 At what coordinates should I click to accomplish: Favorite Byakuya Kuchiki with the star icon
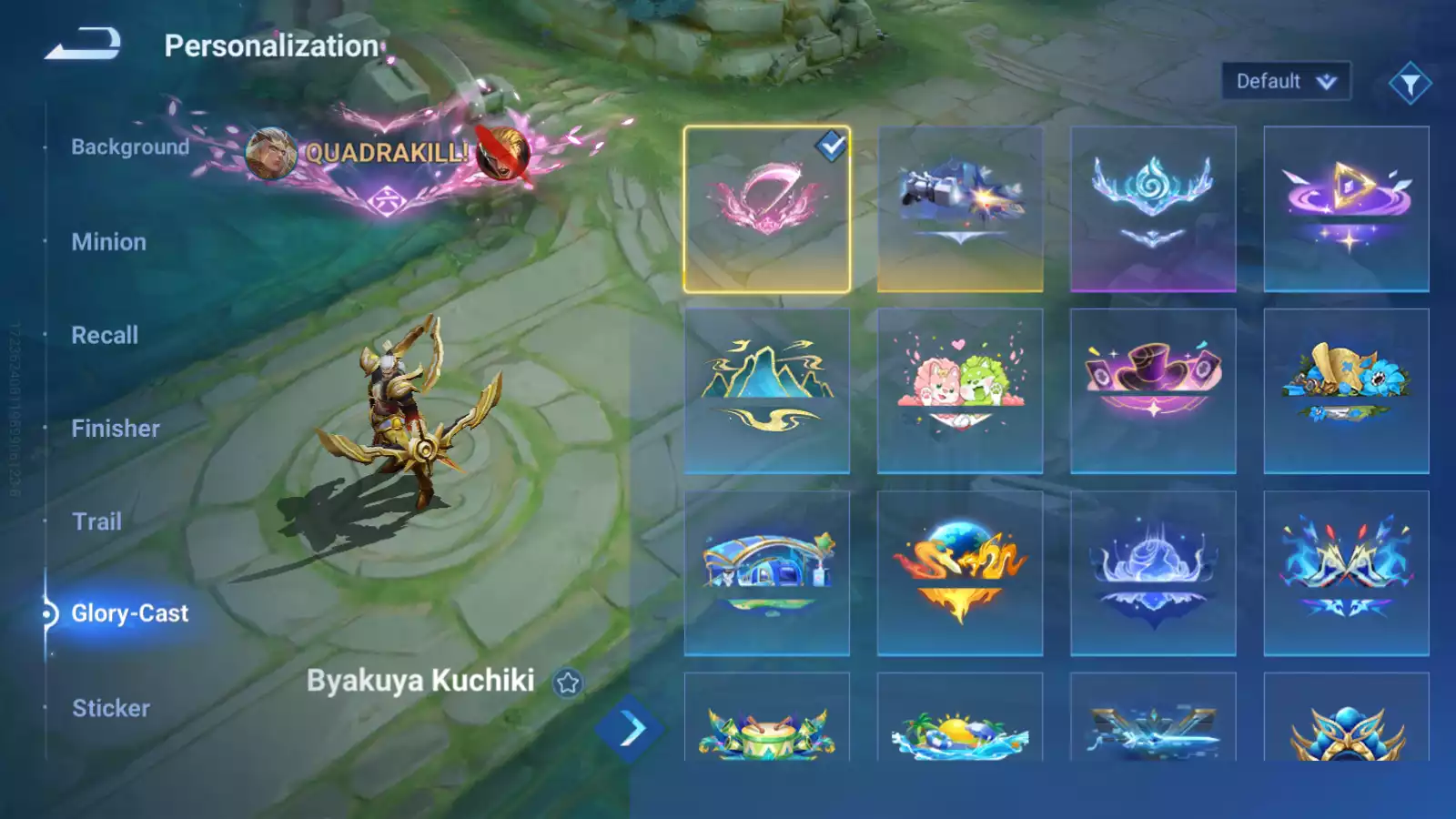point(568,682)
